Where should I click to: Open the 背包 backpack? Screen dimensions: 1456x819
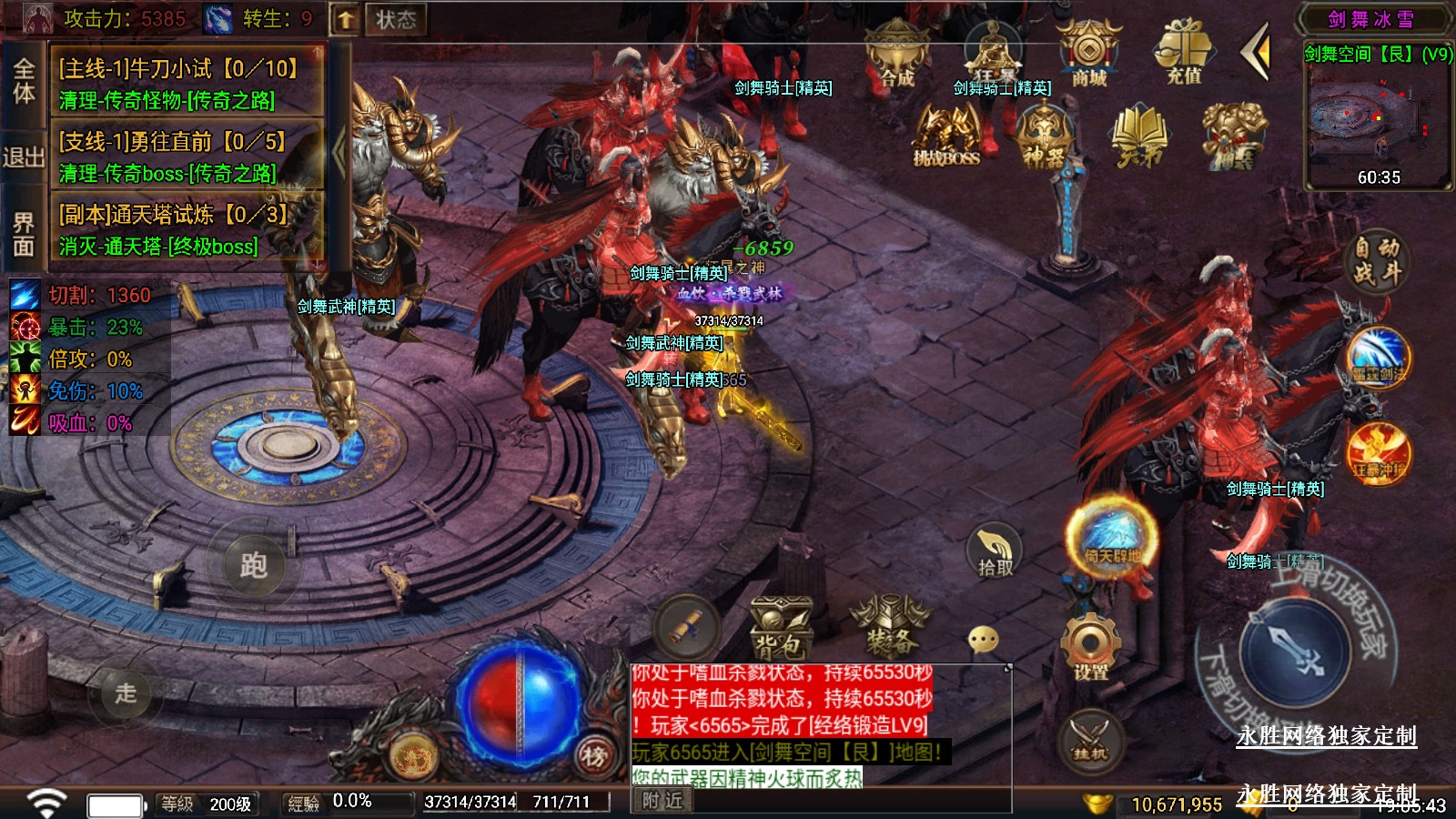pos(780,628)
